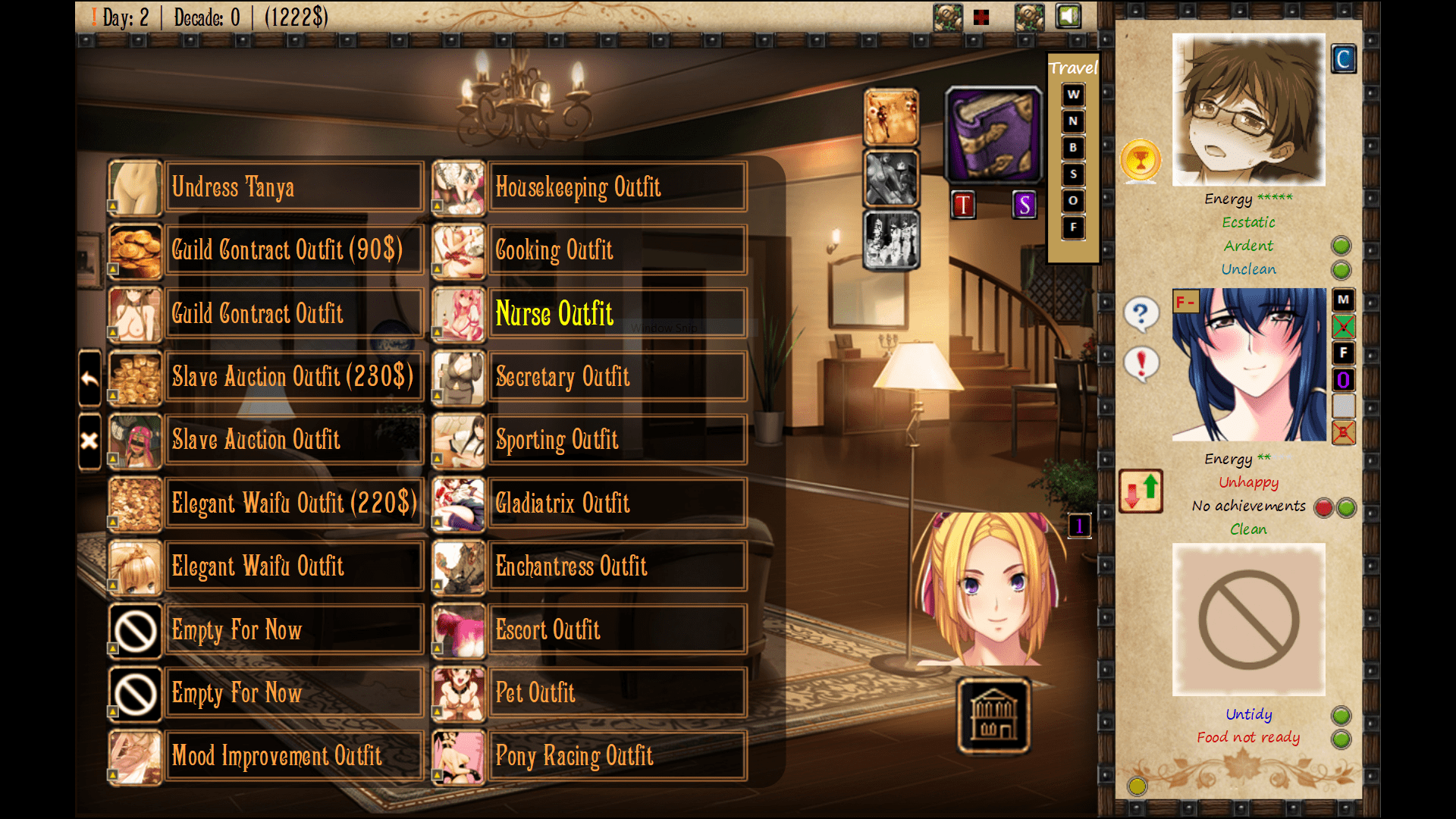This screenshot has width=1456, height=819.
Task: Toggle the red dot beside No achievements
Action: pos(1323,508)
